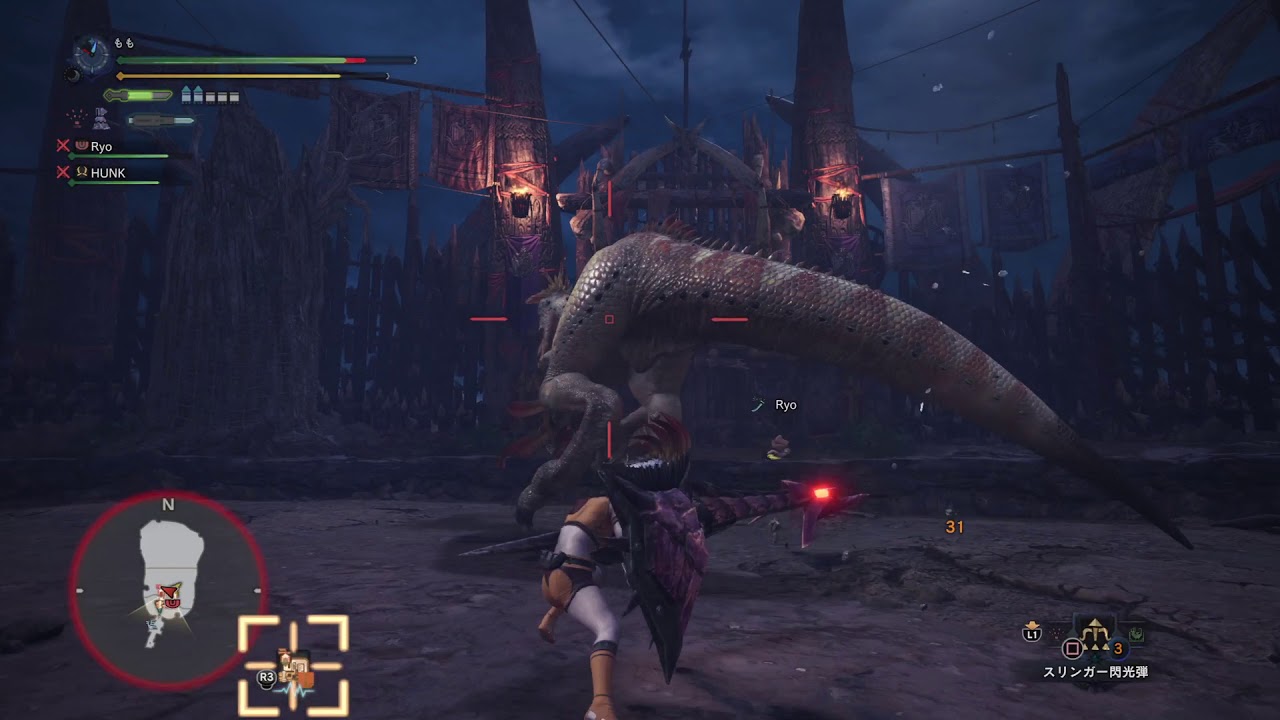Screen dimensions: 1280x720
Task: Click the red X icon next to Ryo
Action: coord(62,146)
